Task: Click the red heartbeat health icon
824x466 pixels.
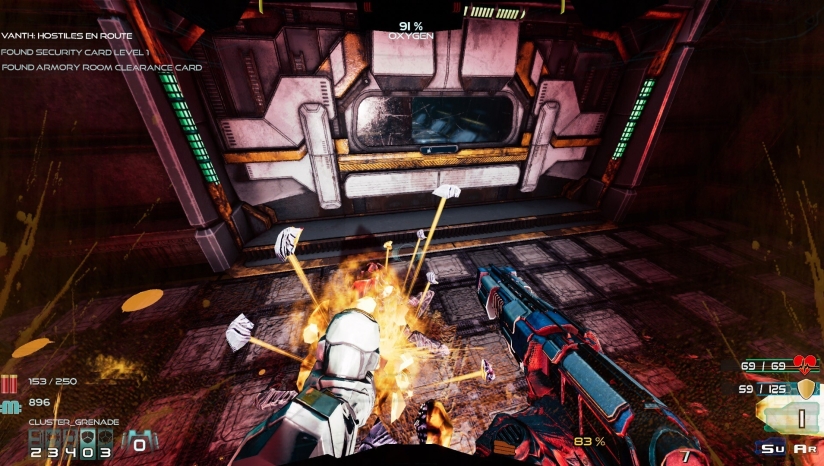Action: click(805, 365)
